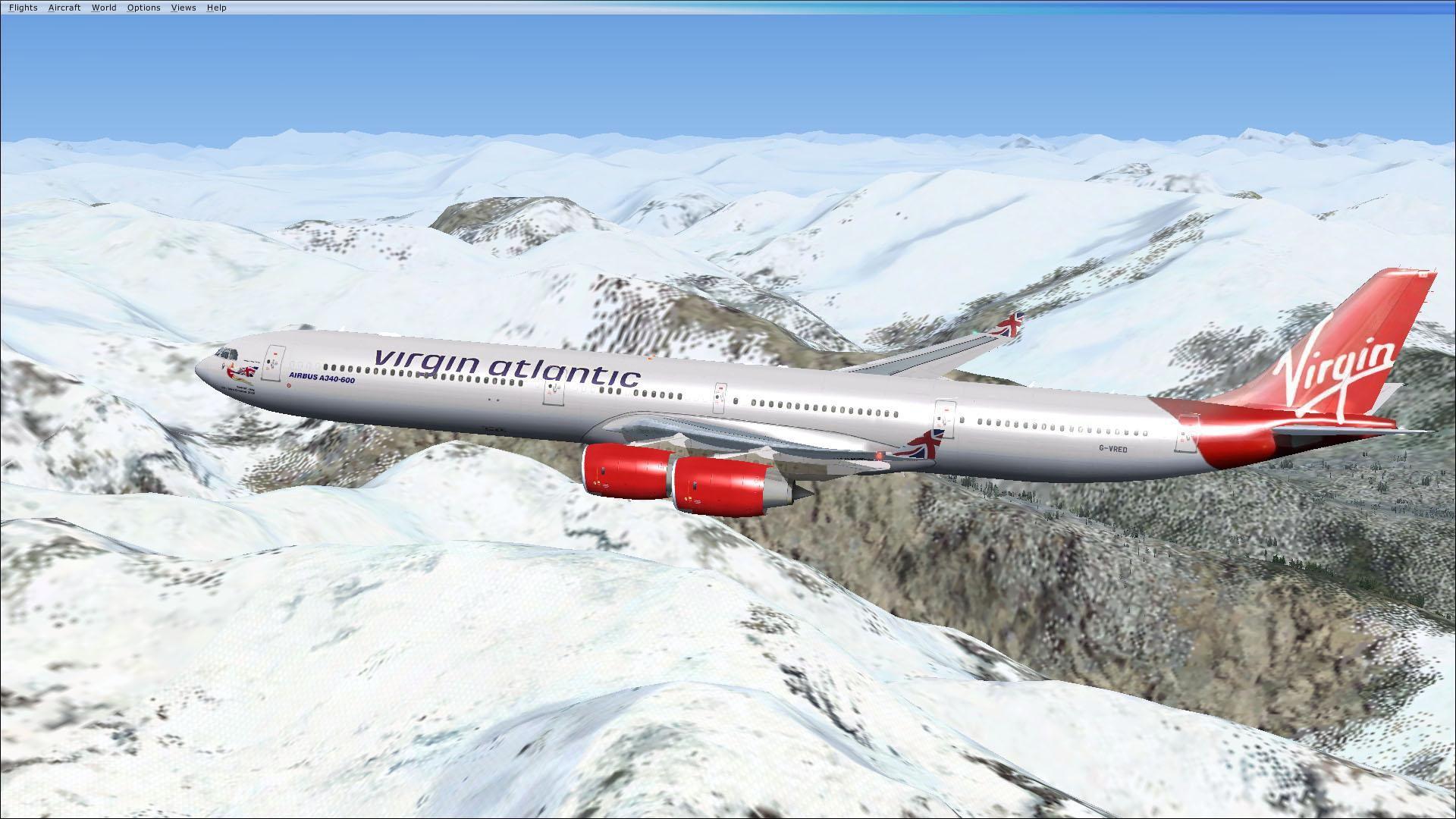
Task: Open the Flights menu
Action: coord(23,7)
